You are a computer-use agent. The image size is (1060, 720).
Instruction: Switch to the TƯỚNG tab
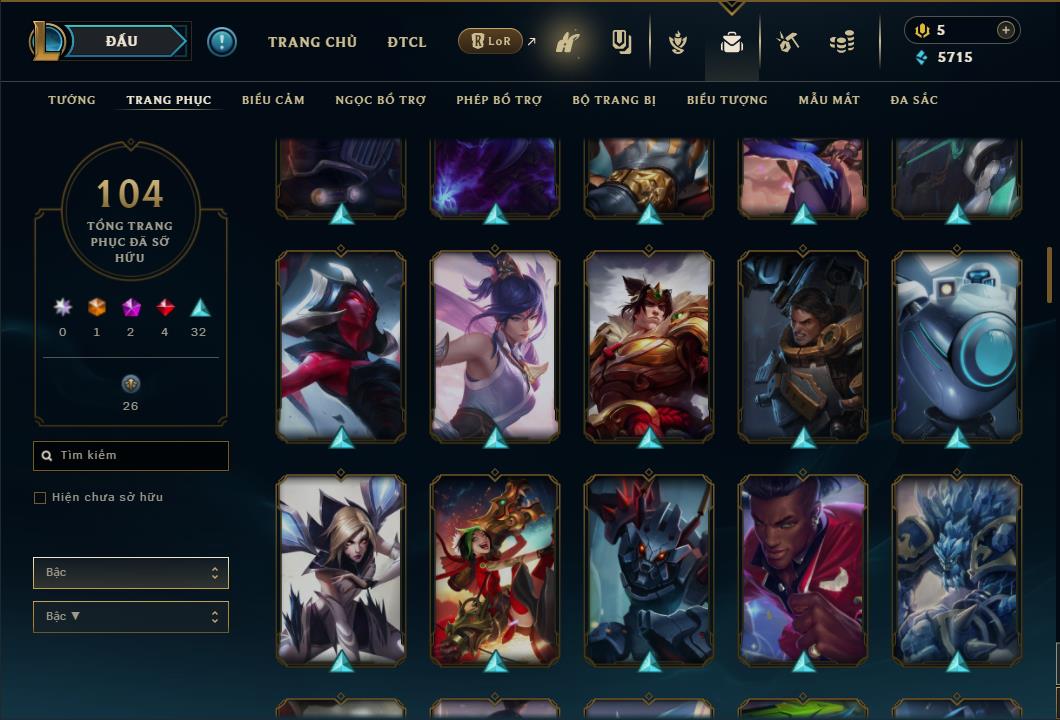click(x=72, y=100)
